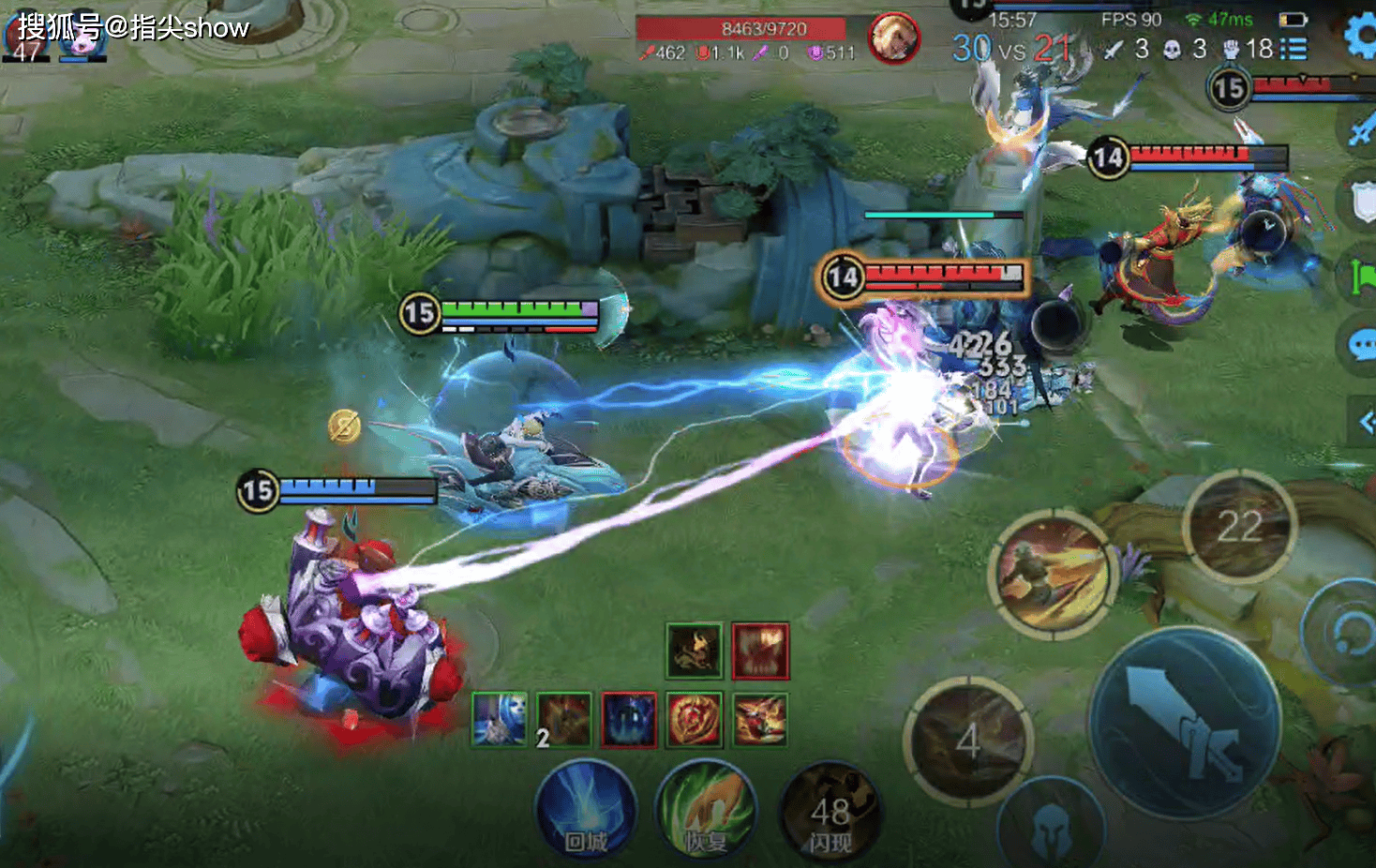Screen dimensions: 1376x868
Task: Tap the blue sword signal button
Action: click(1361, 129)
